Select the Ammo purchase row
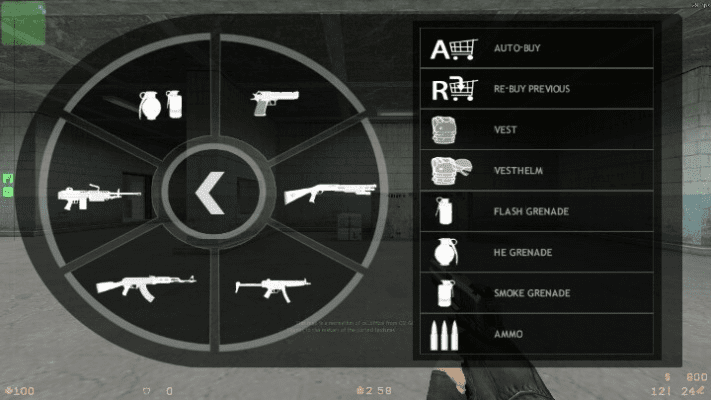 tap(534, 333)
